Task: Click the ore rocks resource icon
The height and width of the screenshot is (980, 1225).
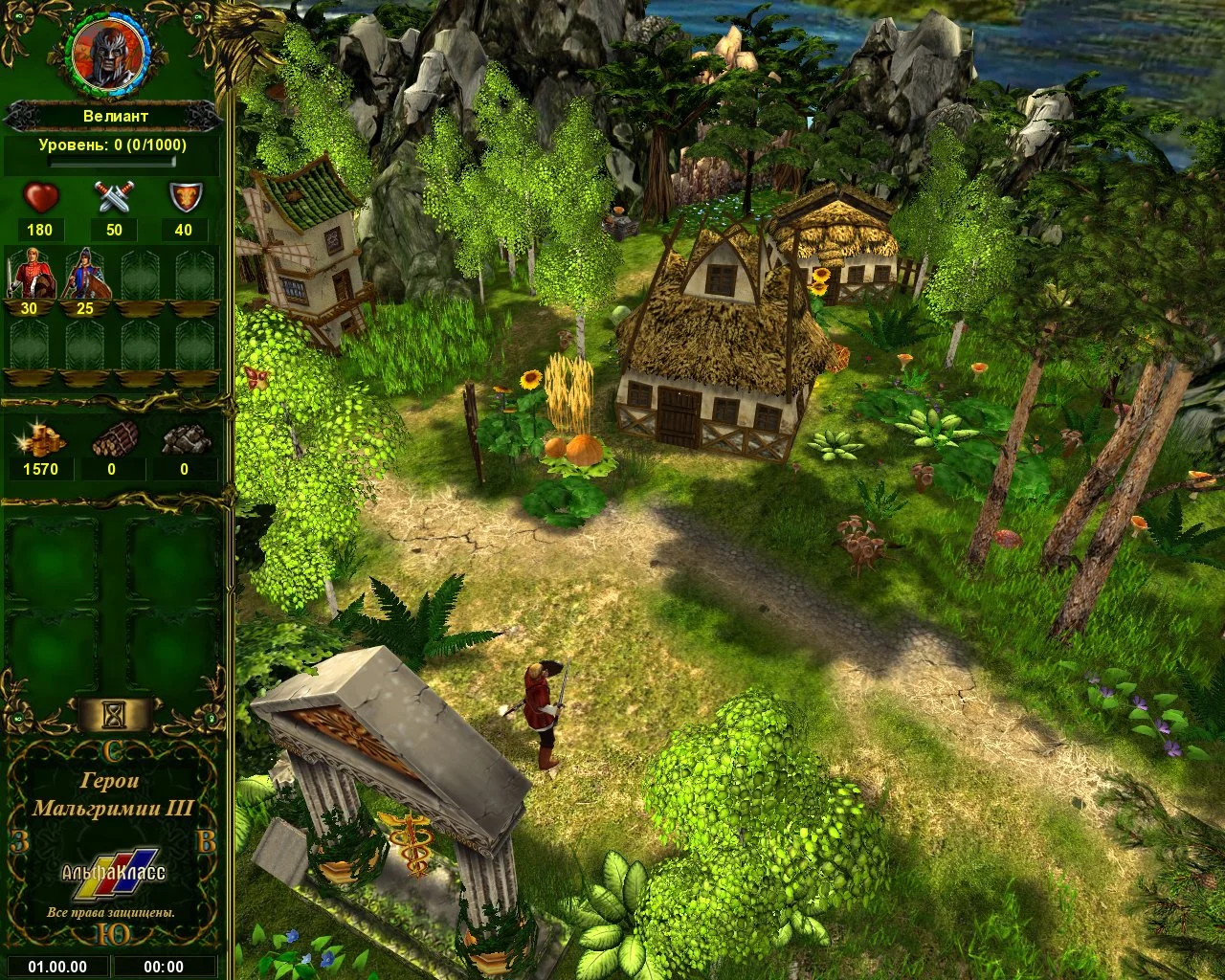Action: coord(184,440)
